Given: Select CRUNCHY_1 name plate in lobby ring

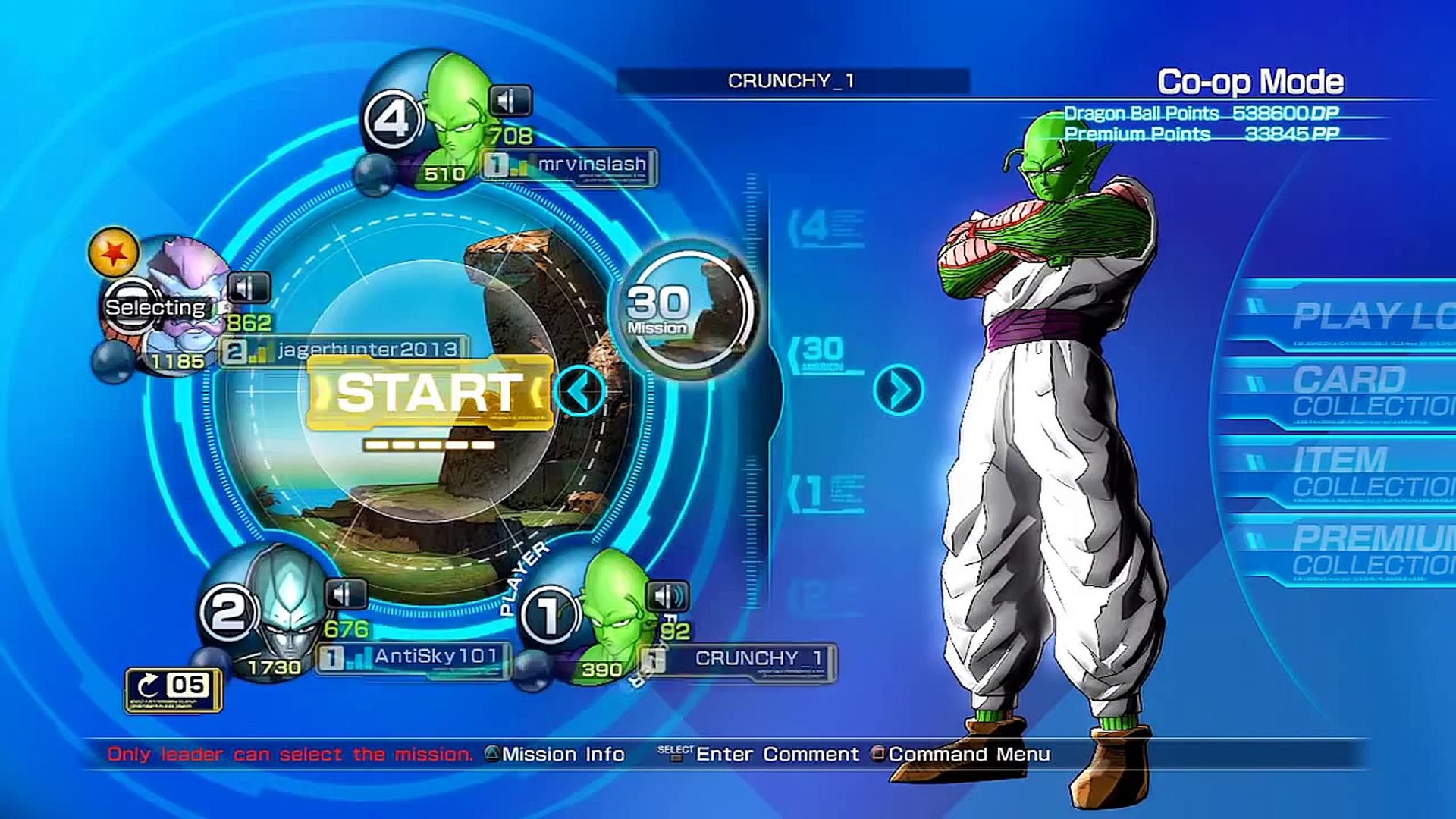Looking at the screenshot, I should (739, 660).
